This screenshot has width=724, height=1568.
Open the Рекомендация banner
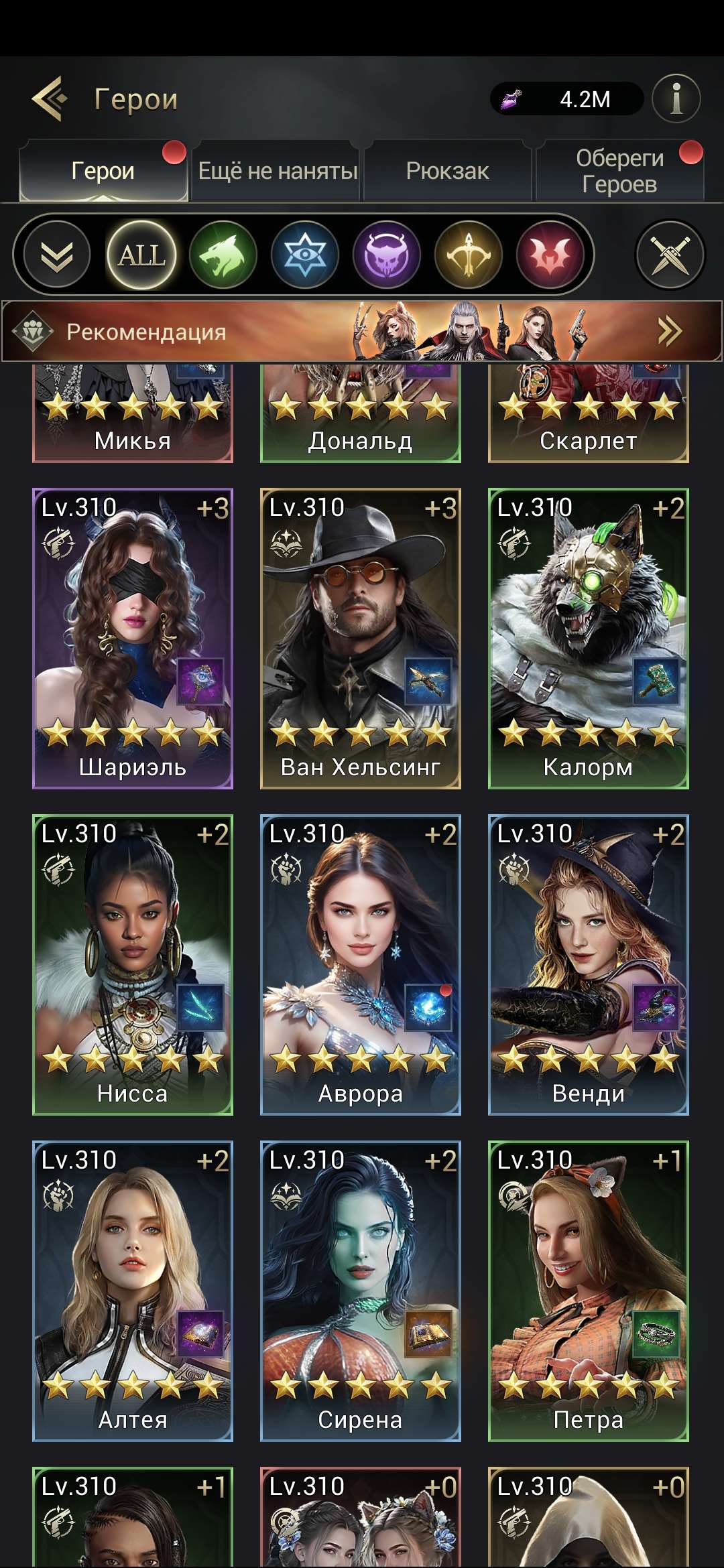(x=362, y=332)
